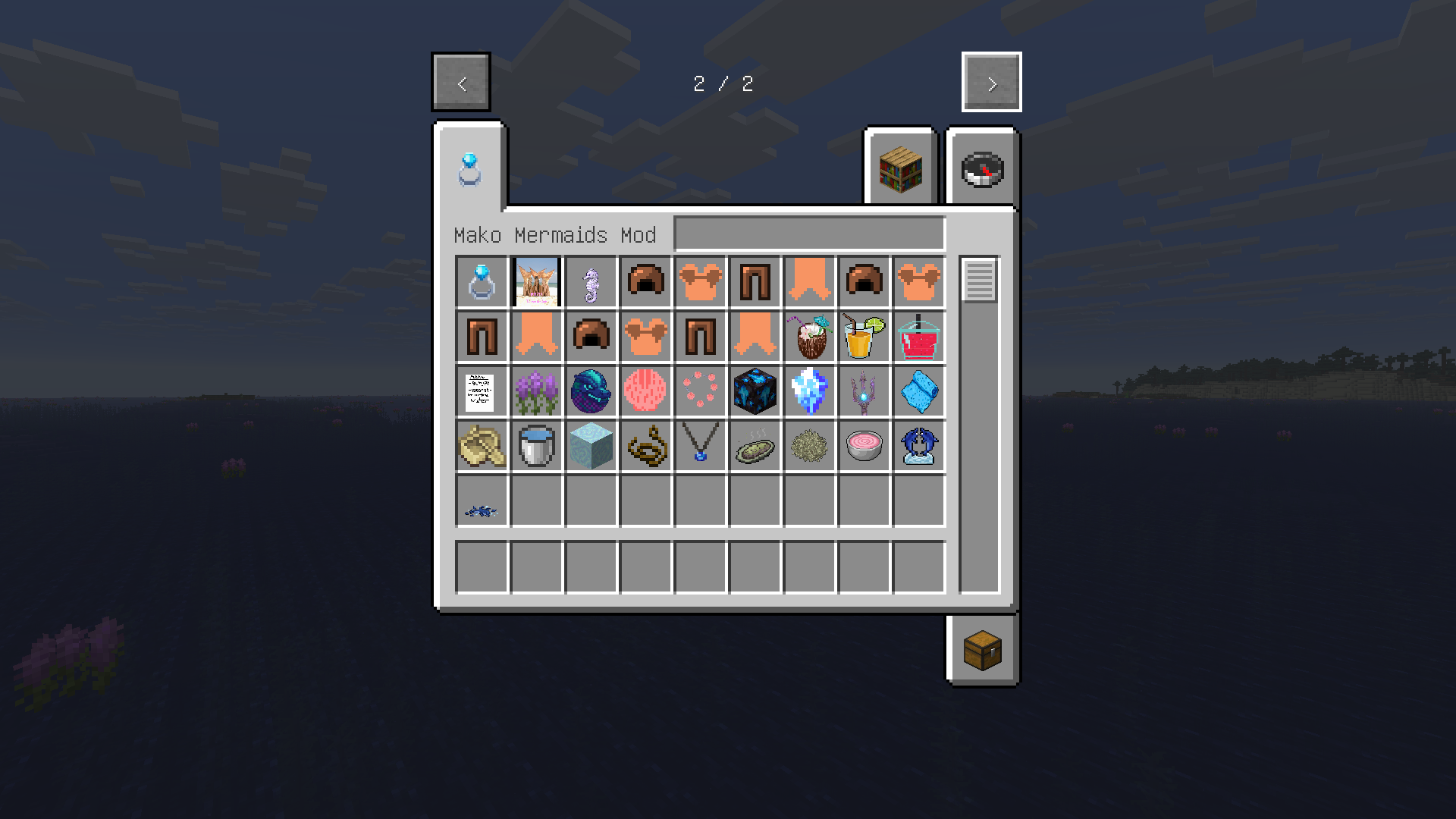This screenshot has height=819, width=1456.
Task: Switch to the compass search tab
Action: click(x=982, y=168)
